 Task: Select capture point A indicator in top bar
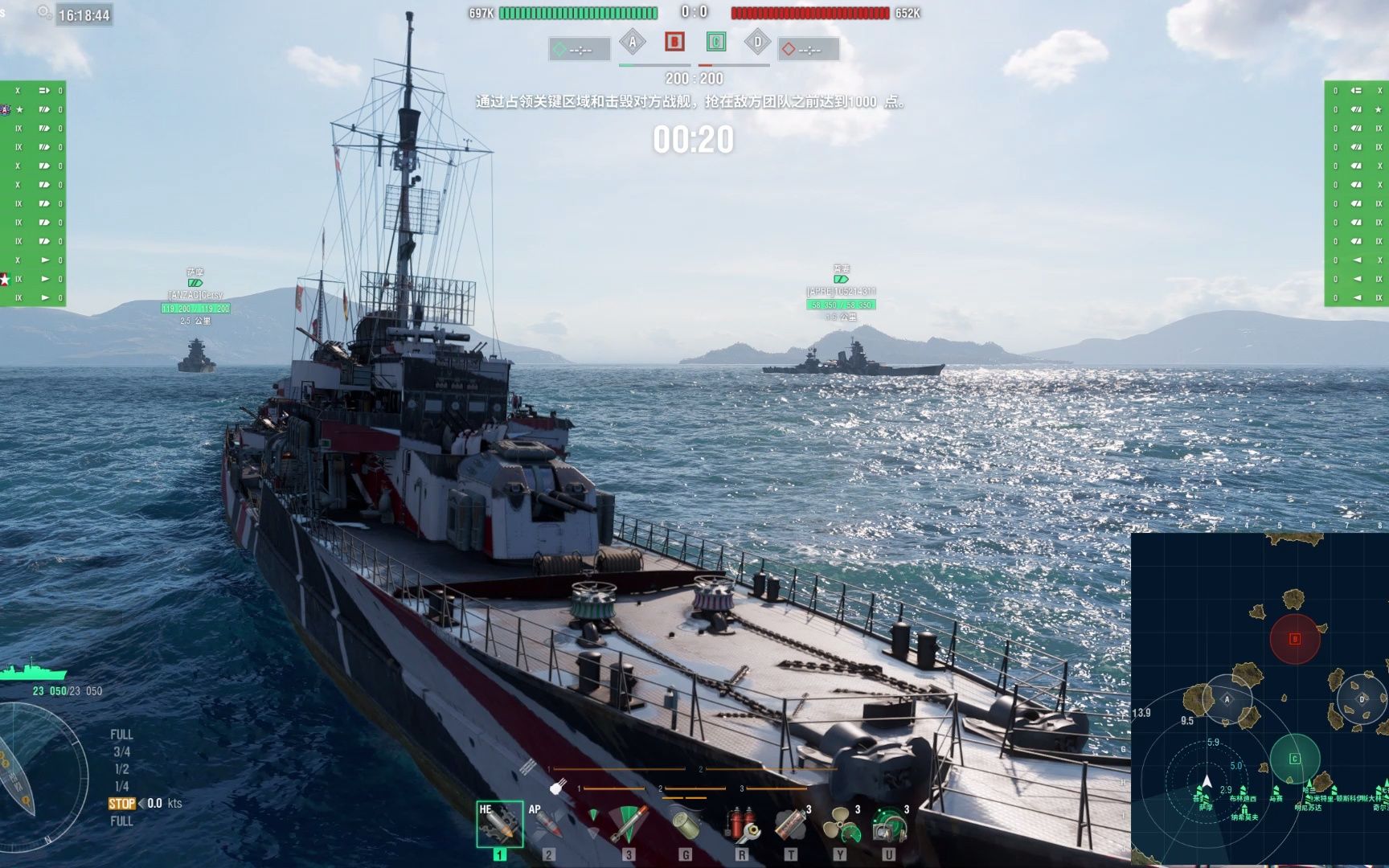pyautogui.click(x=633, y=43)
